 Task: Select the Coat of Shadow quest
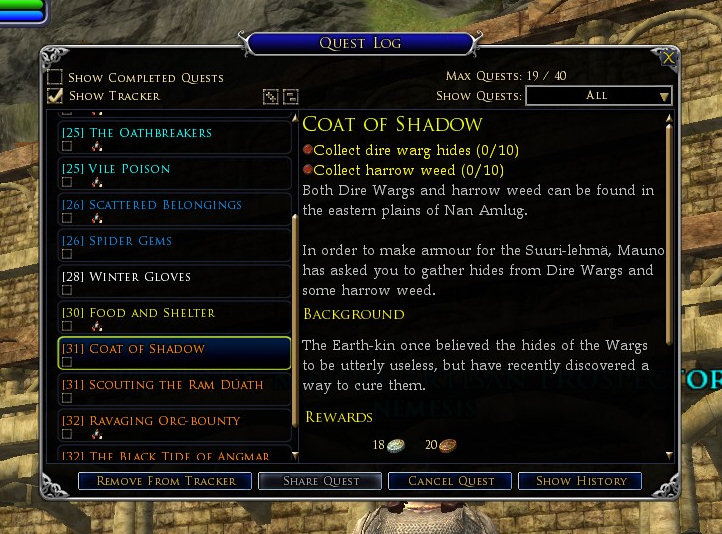[x=147, y=349]
